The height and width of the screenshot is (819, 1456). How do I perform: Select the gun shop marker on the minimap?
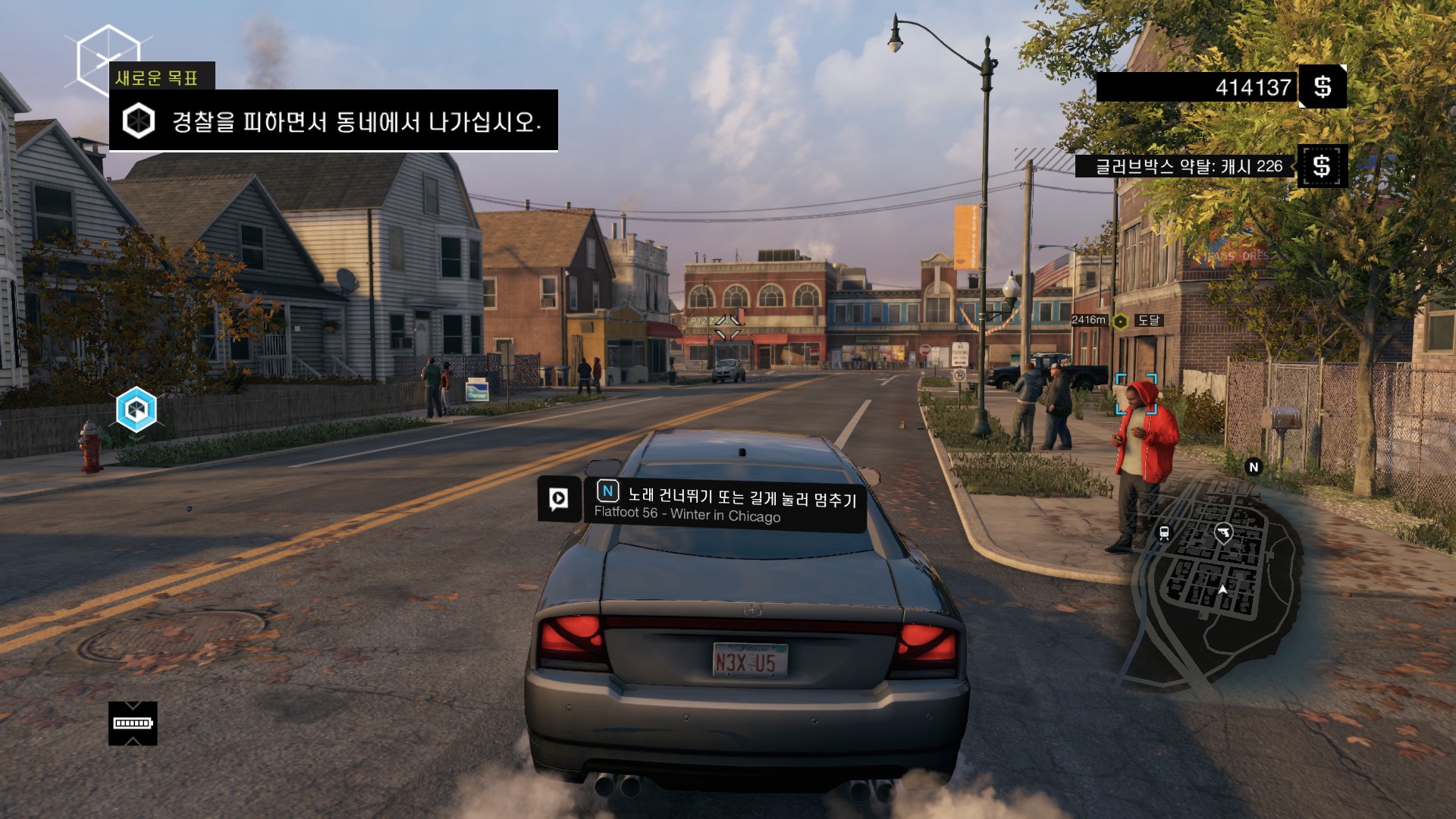[x=1222, y=532]
